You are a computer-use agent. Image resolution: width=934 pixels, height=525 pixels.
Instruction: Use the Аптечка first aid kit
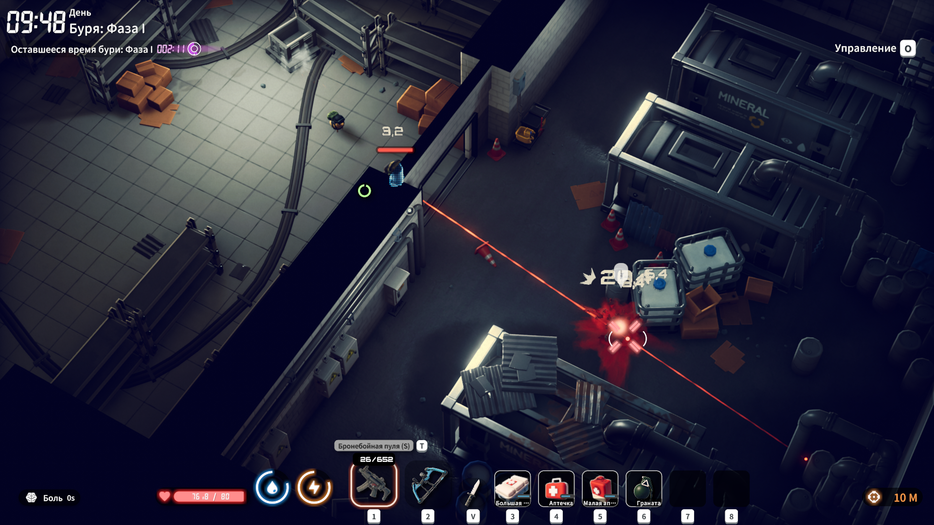[556, 488]
